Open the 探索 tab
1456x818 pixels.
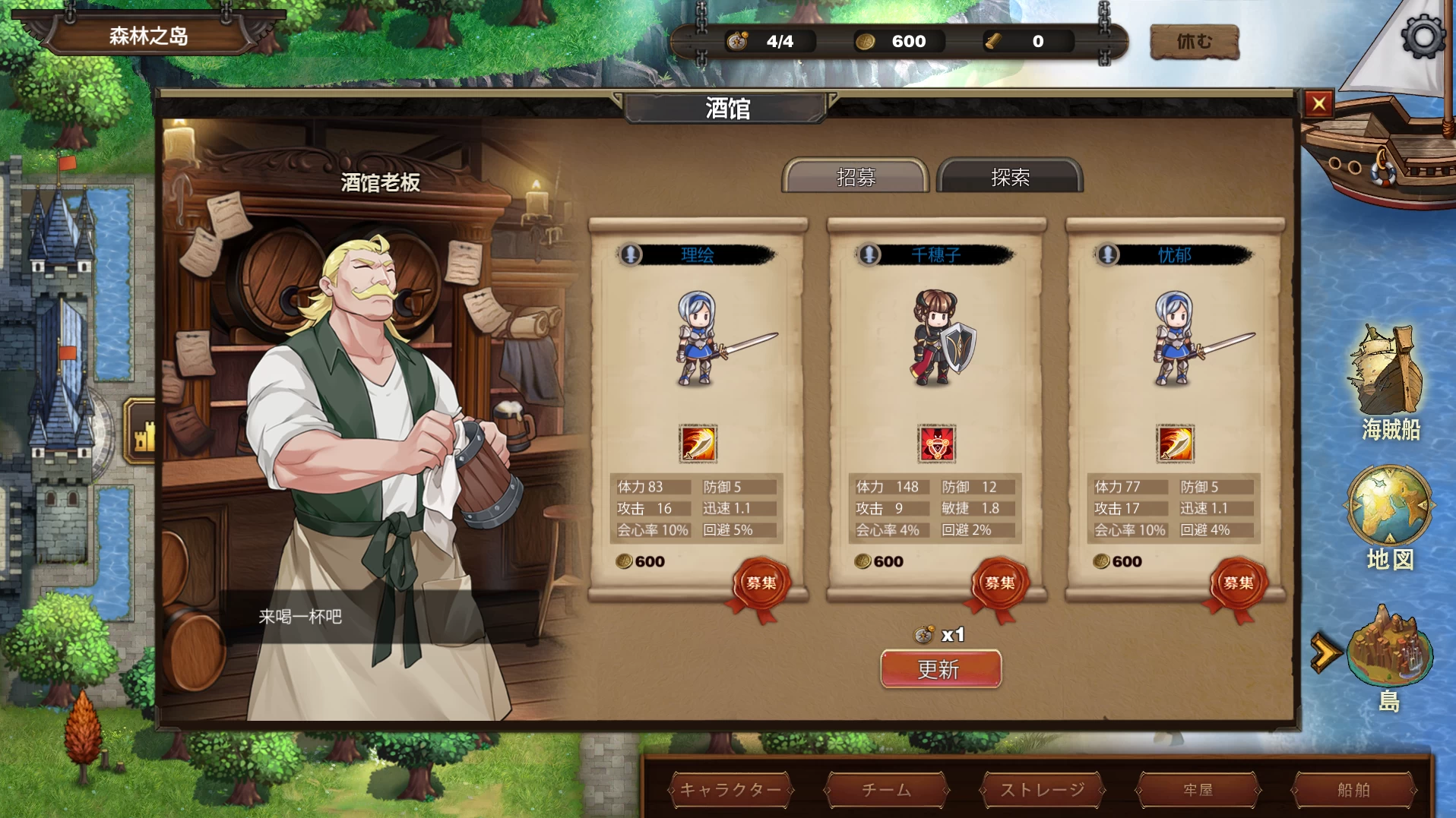1009,177
